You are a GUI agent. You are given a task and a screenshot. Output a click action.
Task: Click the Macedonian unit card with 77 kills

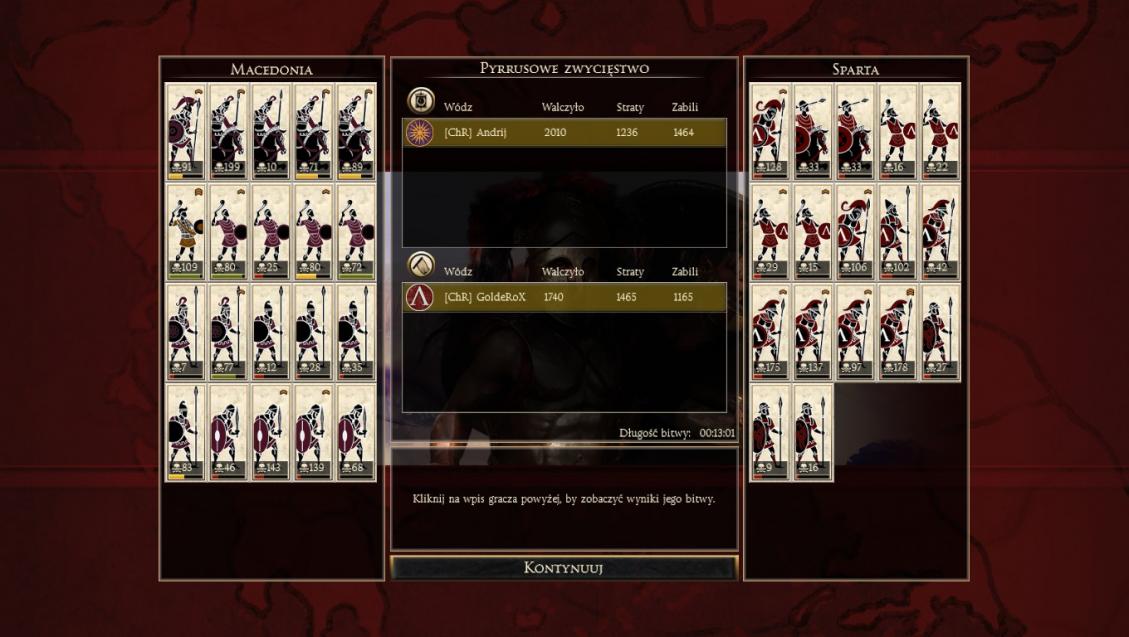point(228,332)
